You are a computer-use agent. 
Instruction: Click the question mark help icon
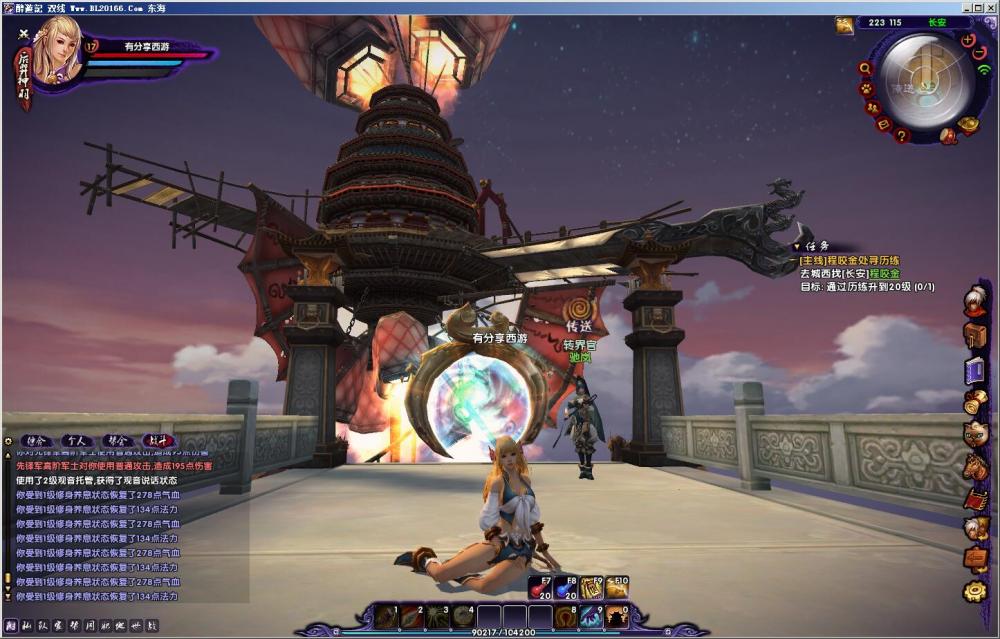click(901, 135)
